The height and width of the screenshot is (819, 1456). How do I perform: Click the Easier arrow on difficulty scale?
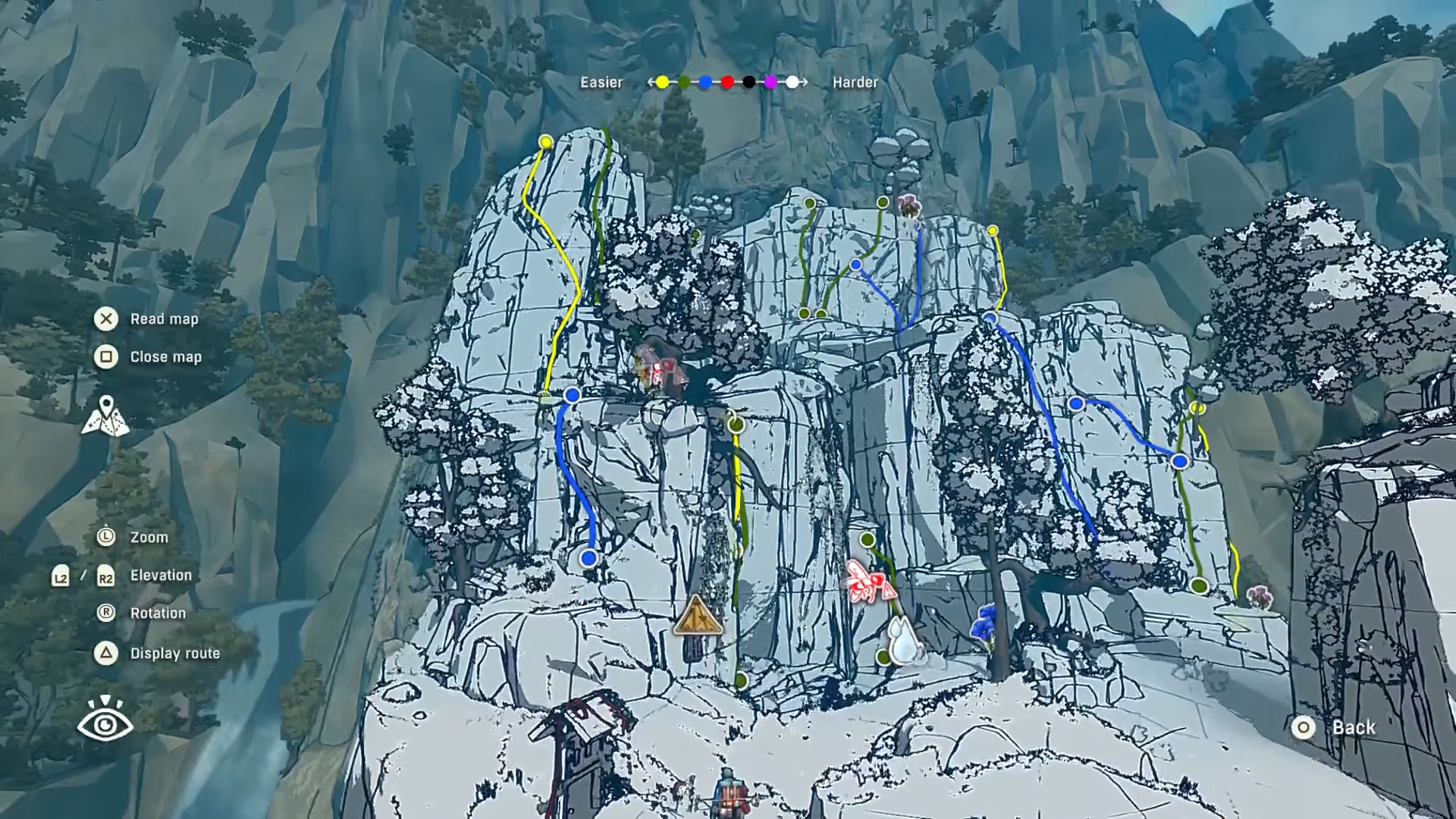tap(651, 83)
